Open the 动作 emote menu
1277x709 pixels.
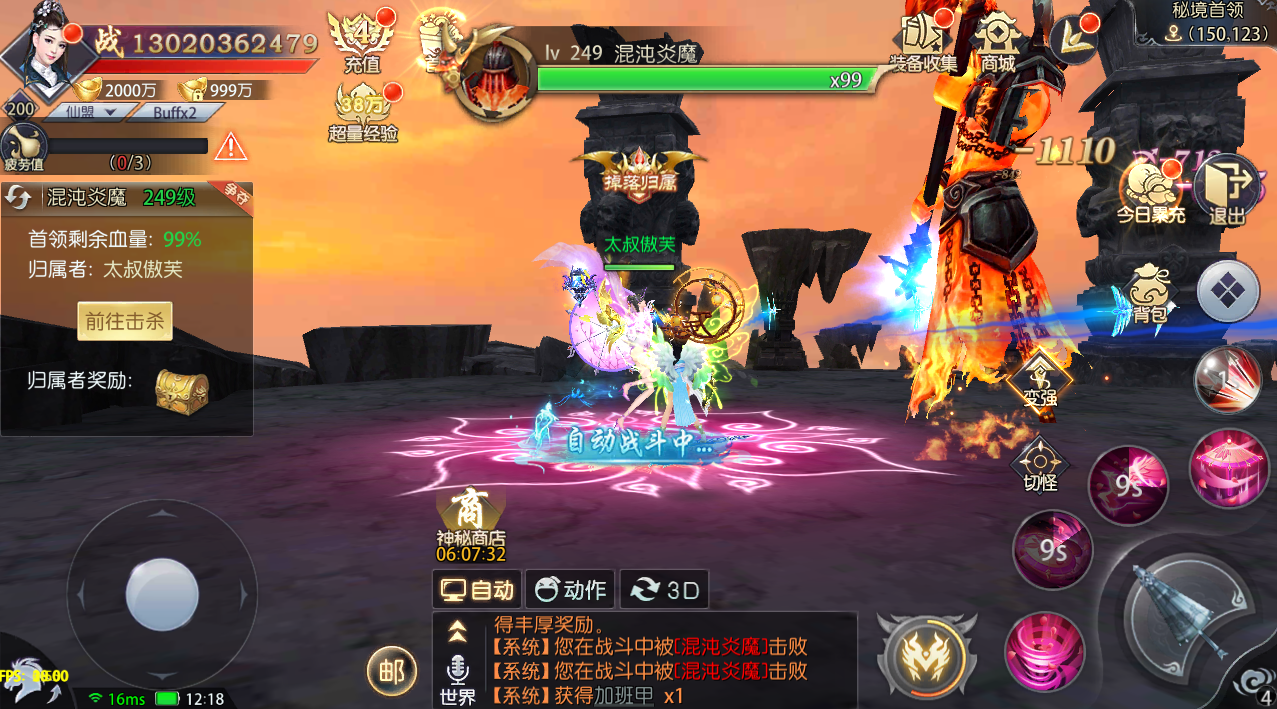pyautogui.click(x=570, y=590)
